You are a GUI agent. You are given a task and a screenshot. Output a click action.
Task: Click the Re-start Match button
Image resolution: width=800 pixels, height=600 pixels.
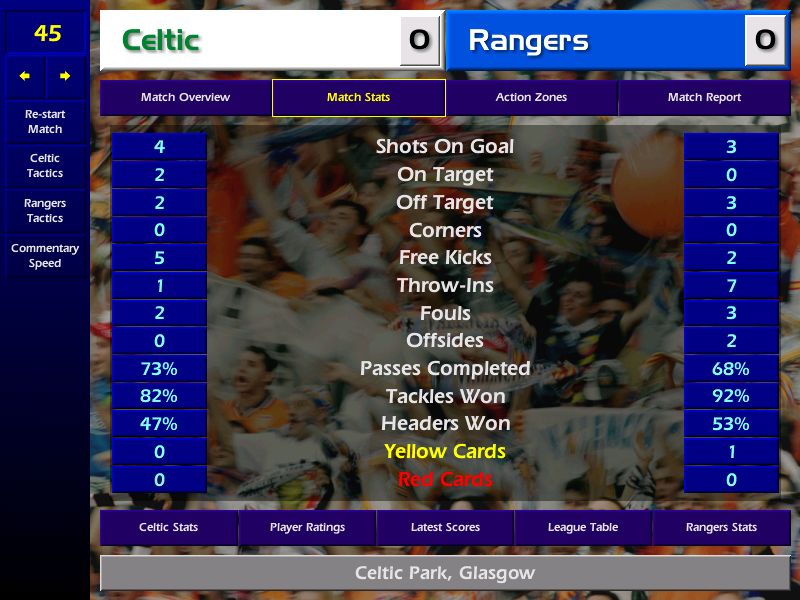pos(45,122)
